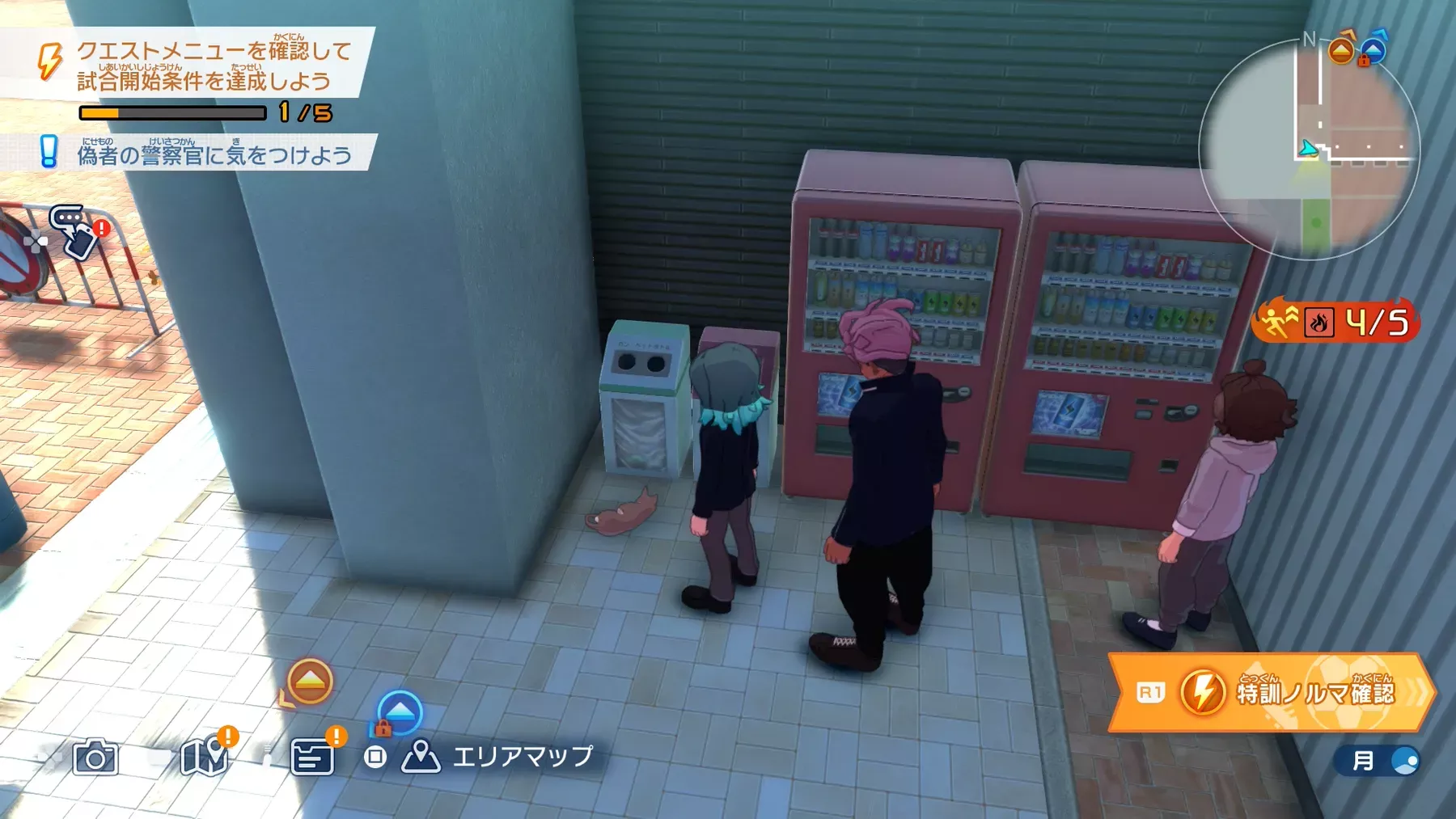Select the running stamina icon
The image size is (1456, 819).
click(1276, 321)
